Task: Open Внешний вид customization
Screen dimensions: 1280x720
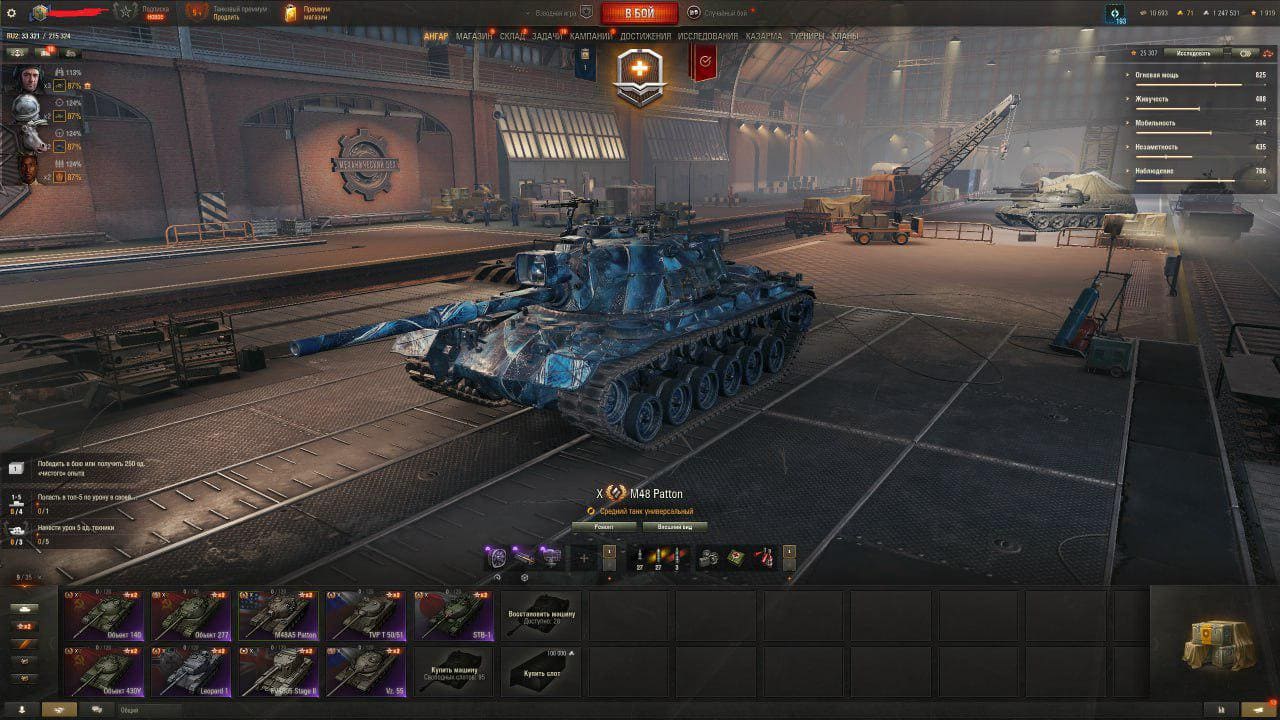Action: pyautogui.click(x=675, y=526)
